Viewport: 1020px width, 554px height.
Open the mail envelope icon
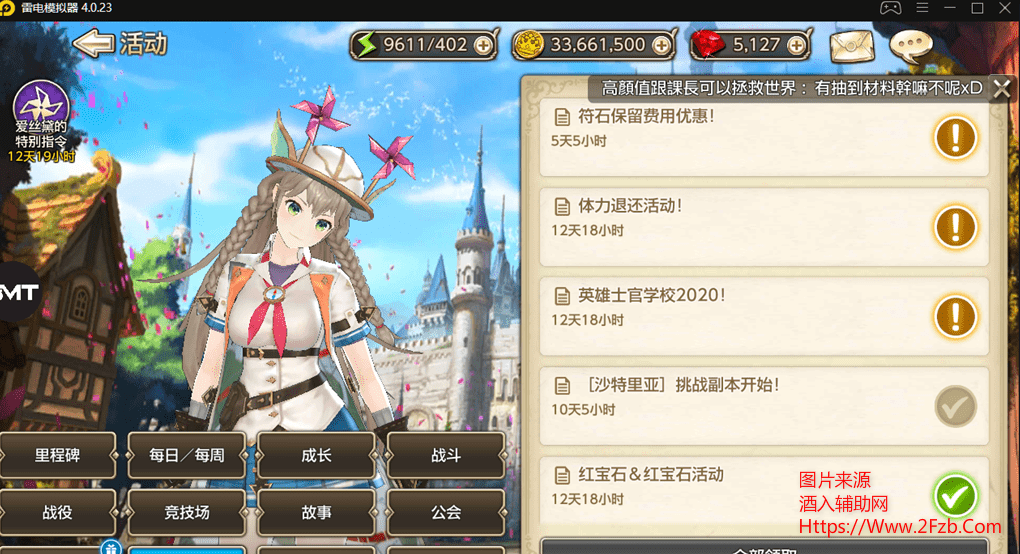click(x=851, y=46)
